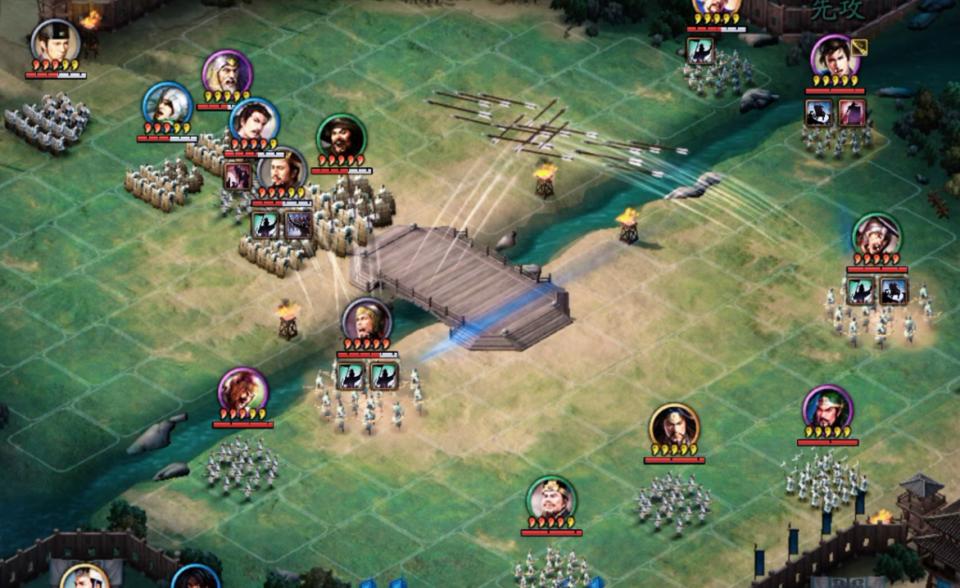Select the wide-hatted bearded general in green ring

coord(341,137)
